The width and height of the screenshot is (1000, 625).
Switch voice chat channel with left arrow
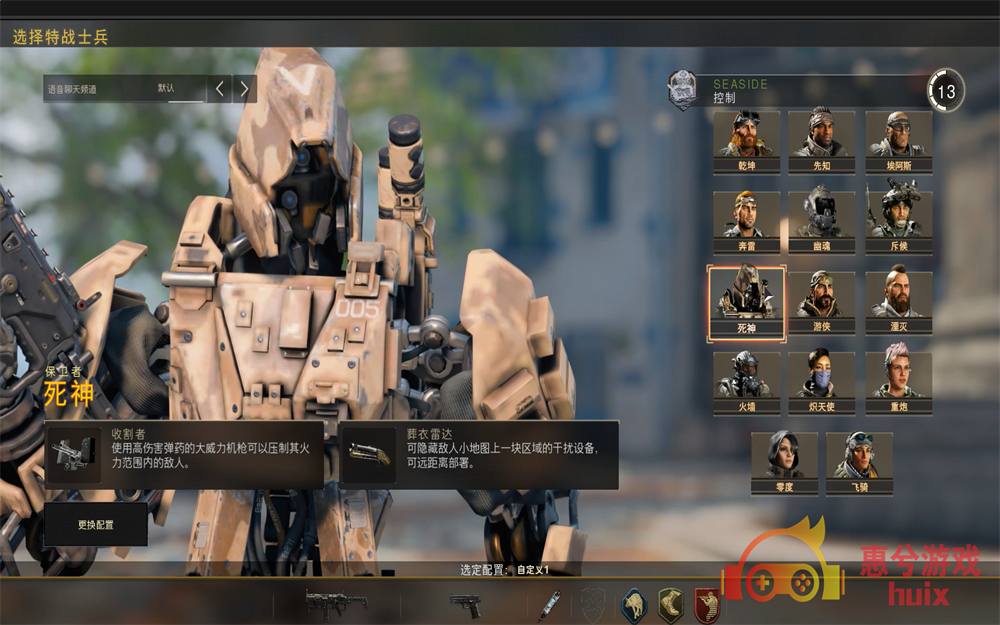click(x=219, y=89)
